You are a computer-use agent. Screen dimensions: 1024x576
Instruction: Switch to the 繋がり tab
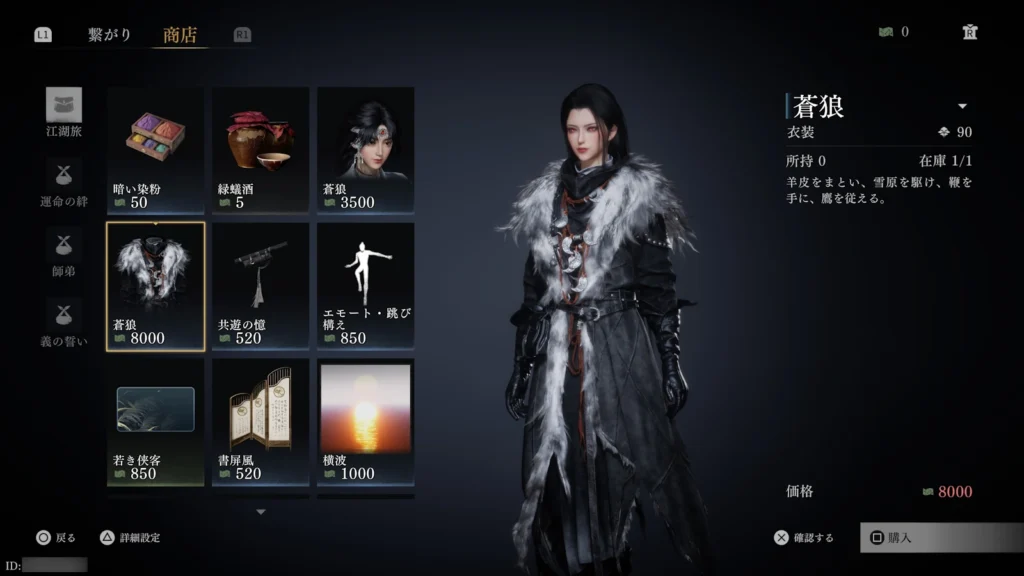click(109, 35)
